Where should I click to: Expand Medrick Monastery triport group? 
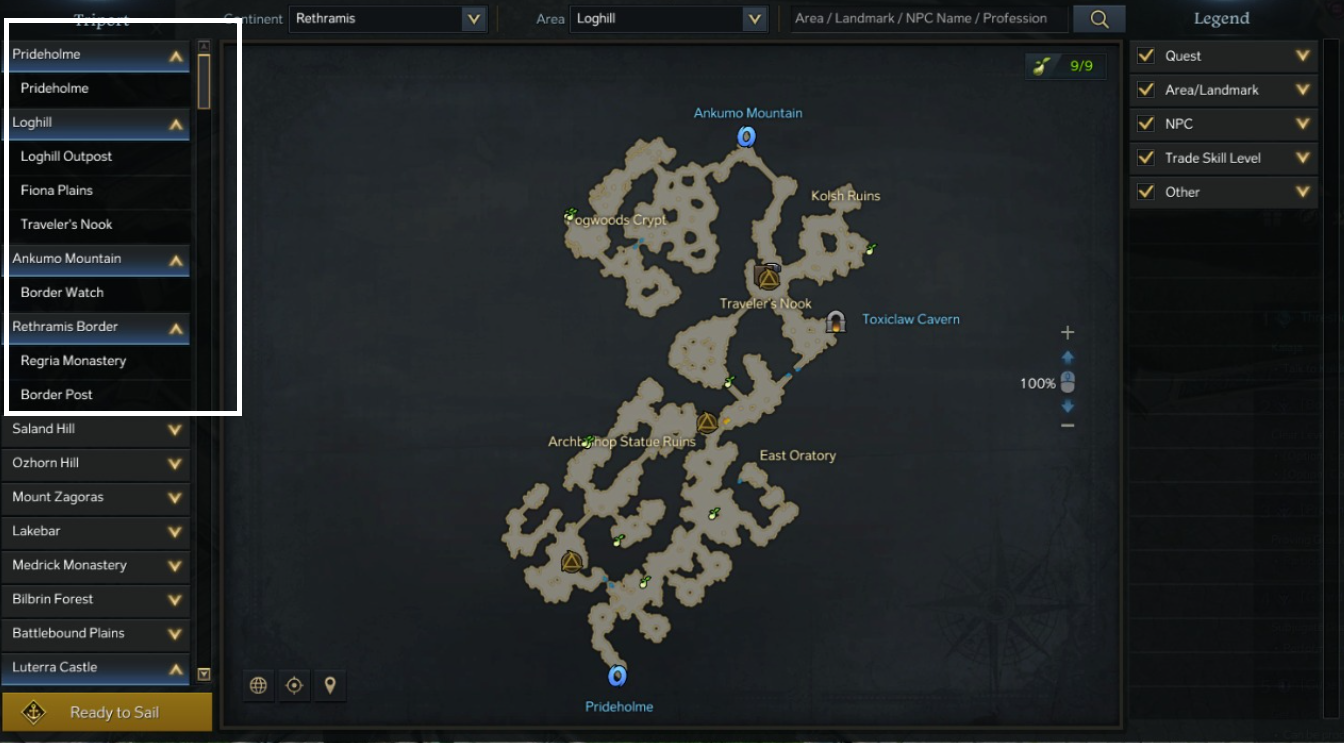(174, 565)
